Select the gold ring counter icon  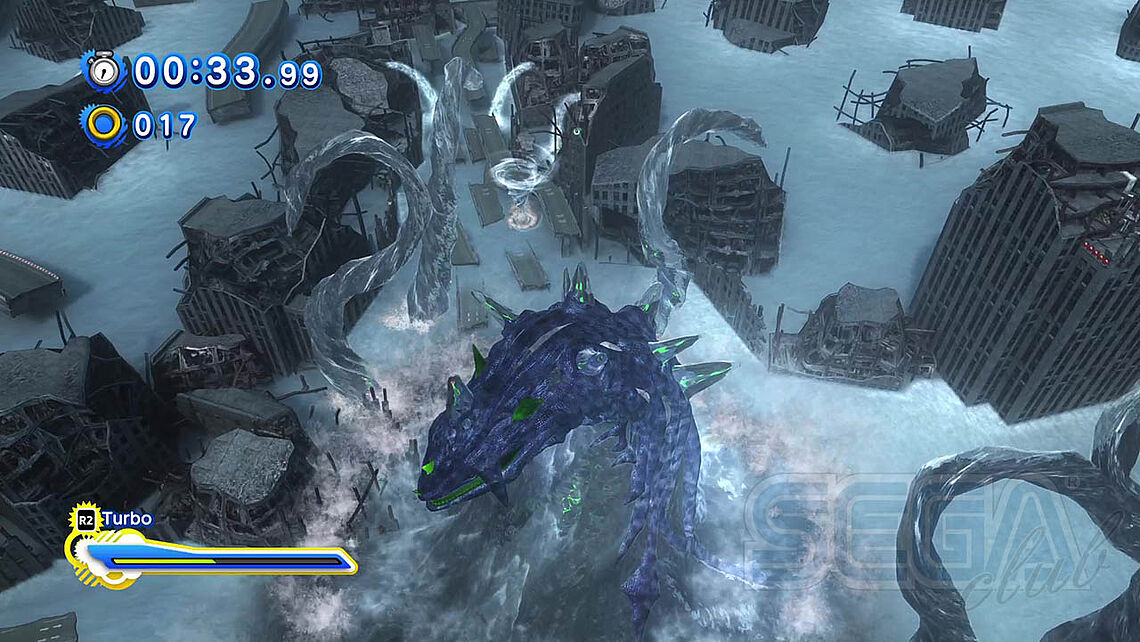(103, 124)
